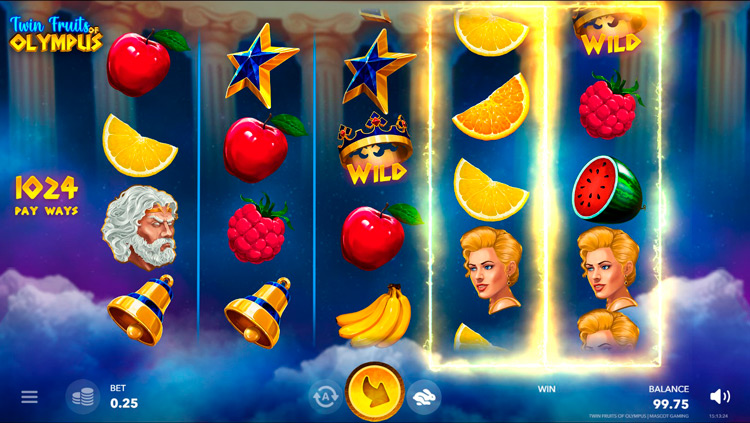Open the bet settings coin button
The height and width of the screenshot is (423, 750).
click(x=83, y=397)
